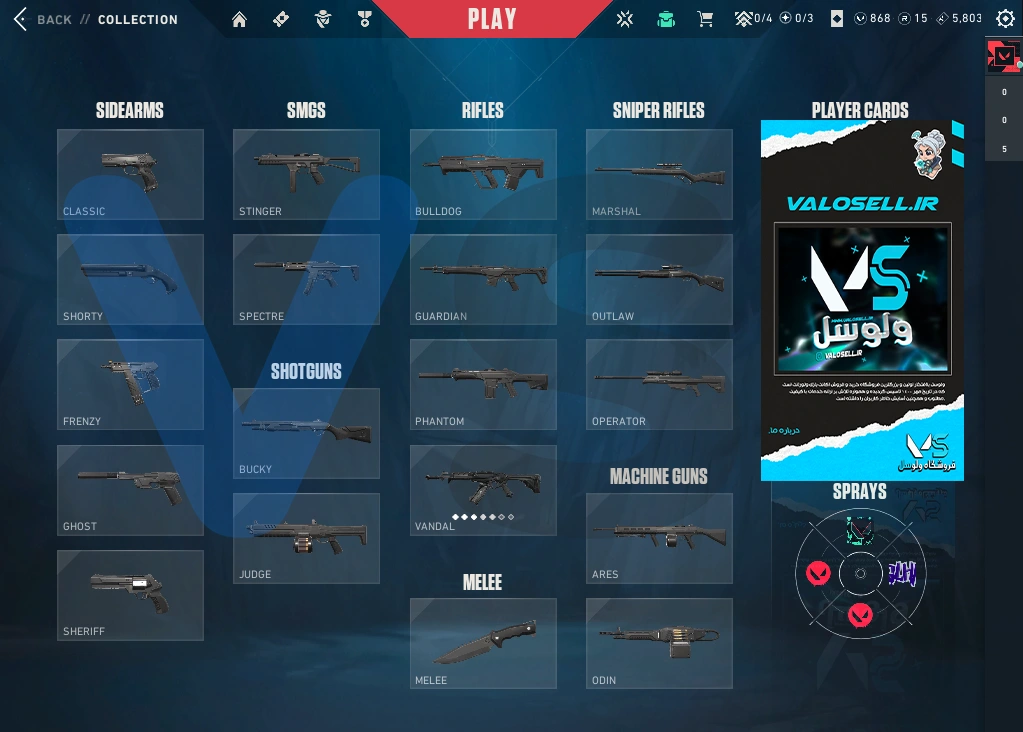
Task: Select the Phantom rifle slot
Action: point(483,384)
